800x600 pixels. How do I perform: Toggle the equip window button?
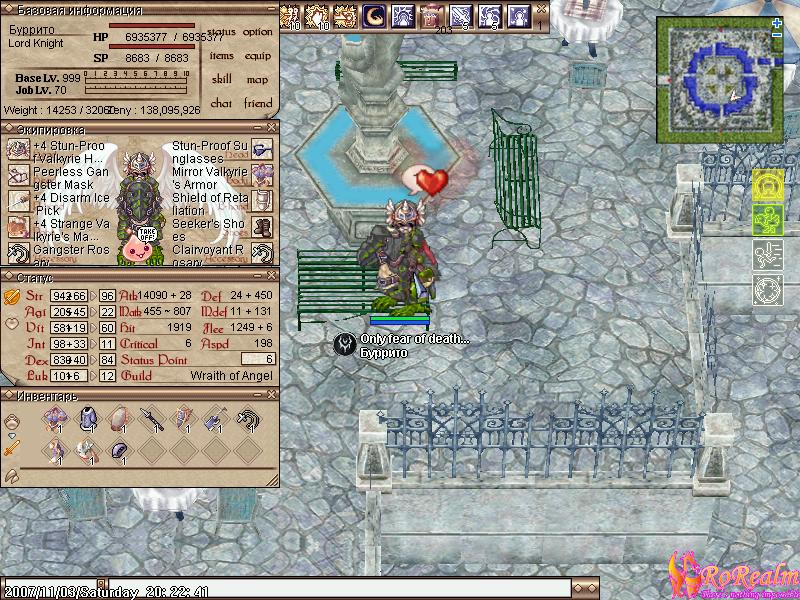point(257,56)
